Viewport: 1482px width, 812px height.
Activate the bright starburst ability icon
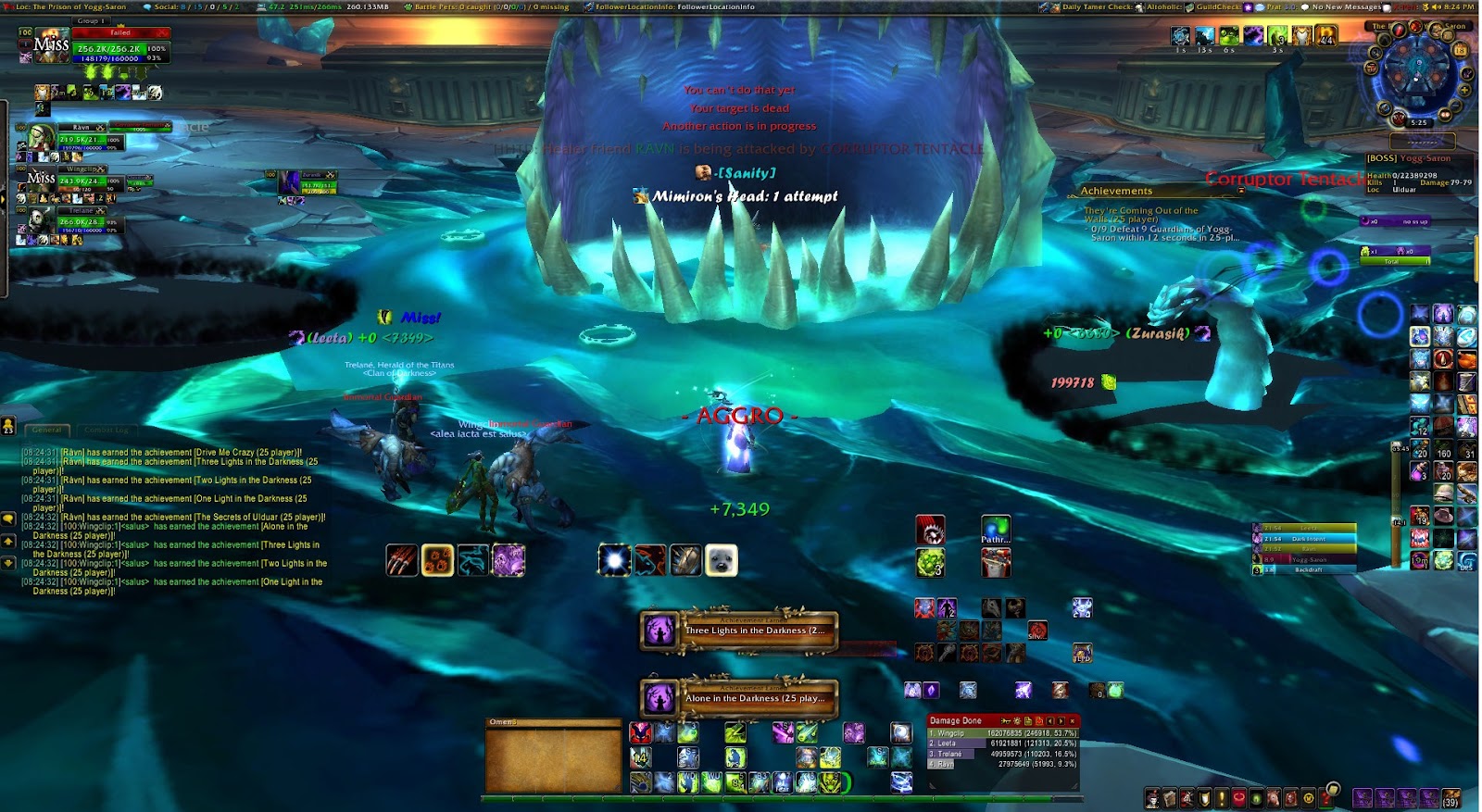[614, 560]
